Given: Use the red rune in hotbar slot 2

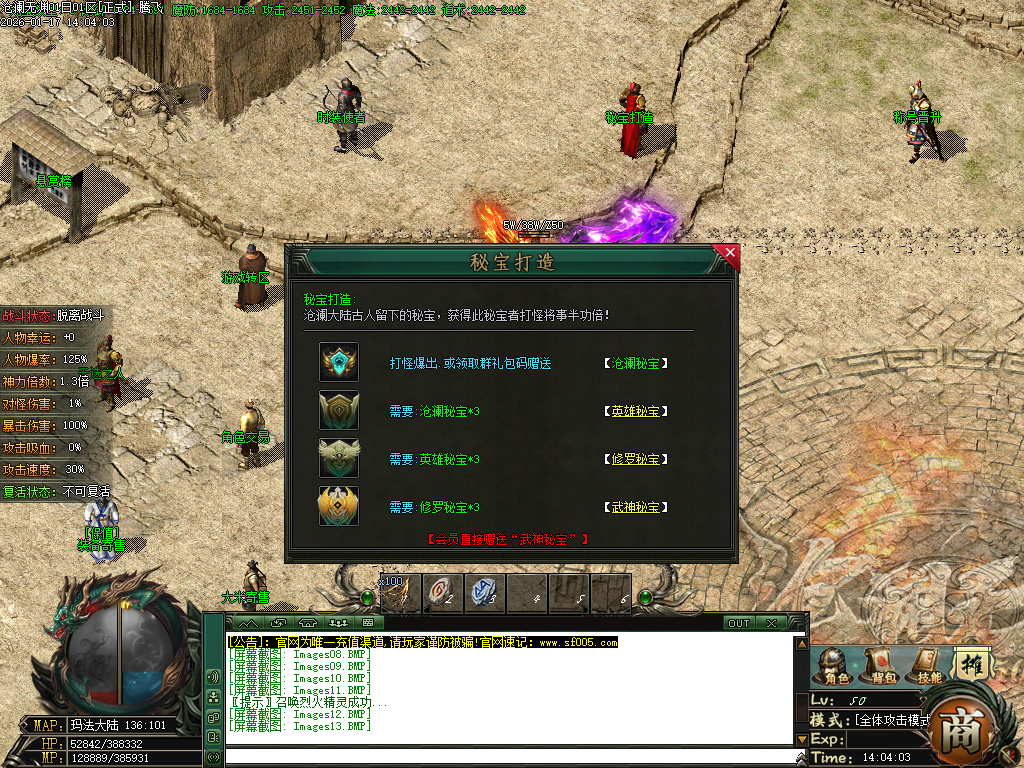Looking at the screenshot, I should tap(442, 592).
